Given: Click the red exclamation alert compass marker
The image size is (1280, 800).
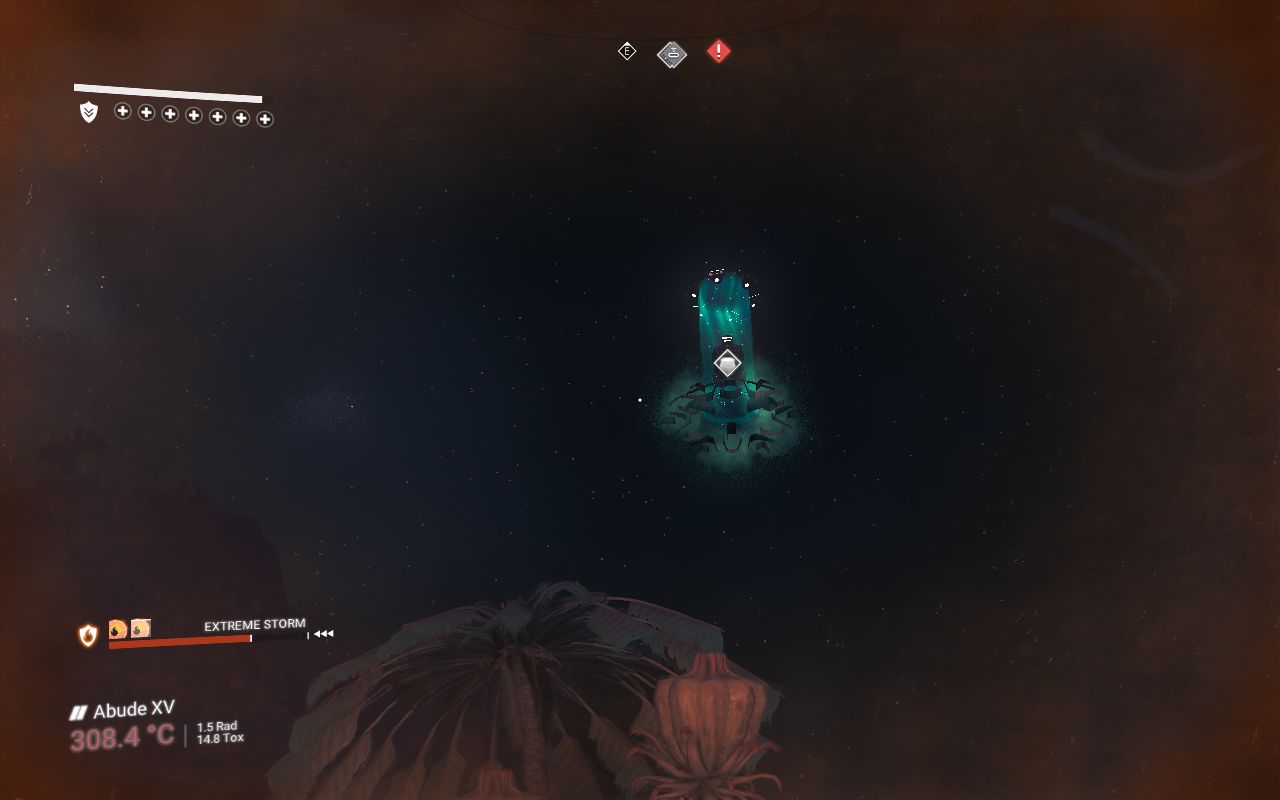Looking at the screenshot, I should click(718, 51).
